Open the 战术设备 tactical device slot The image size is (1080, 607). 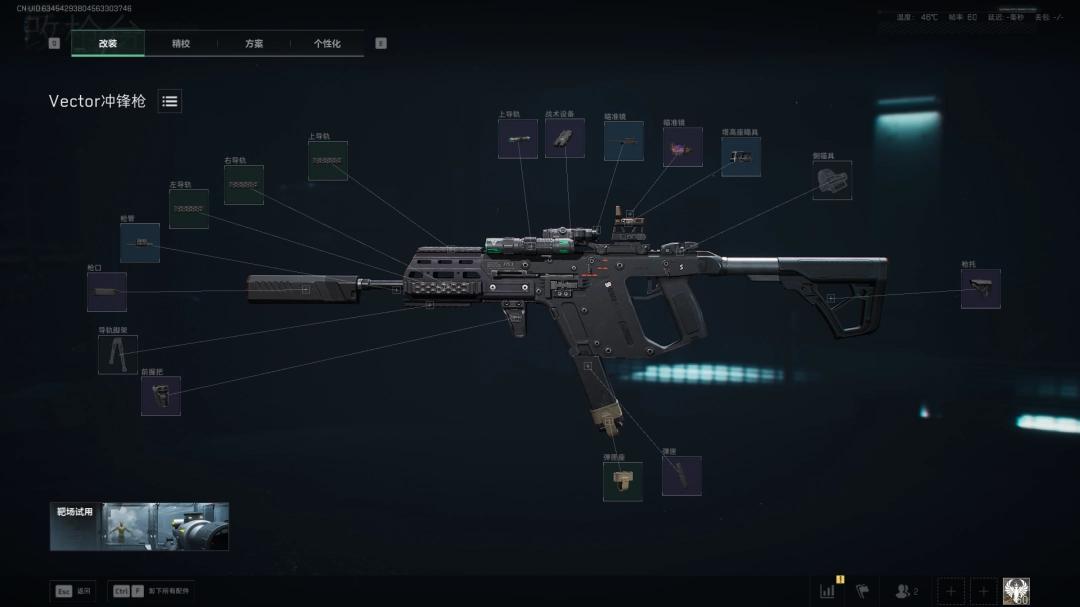[x=565, y=138]
